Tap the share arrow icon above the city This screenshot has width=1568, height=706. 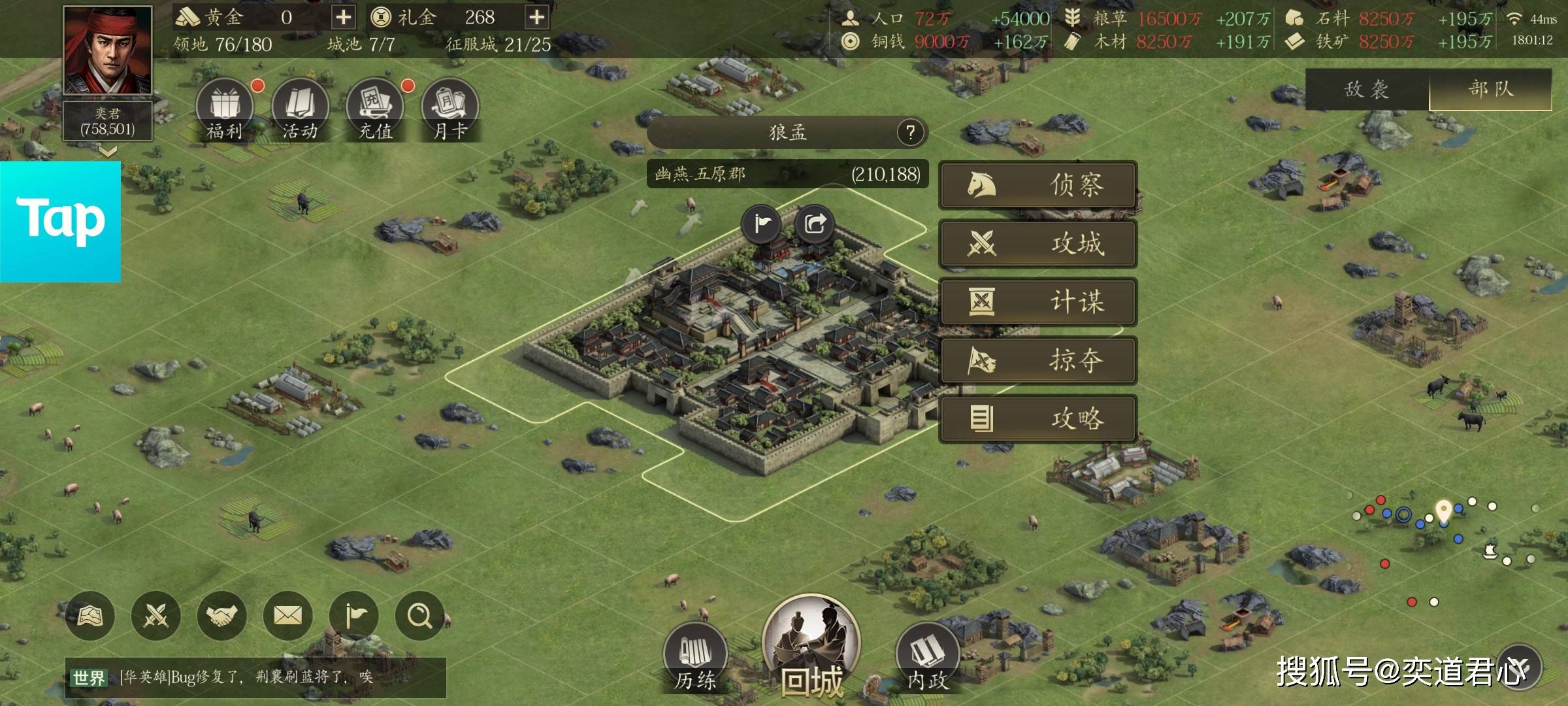pos(815,224)
